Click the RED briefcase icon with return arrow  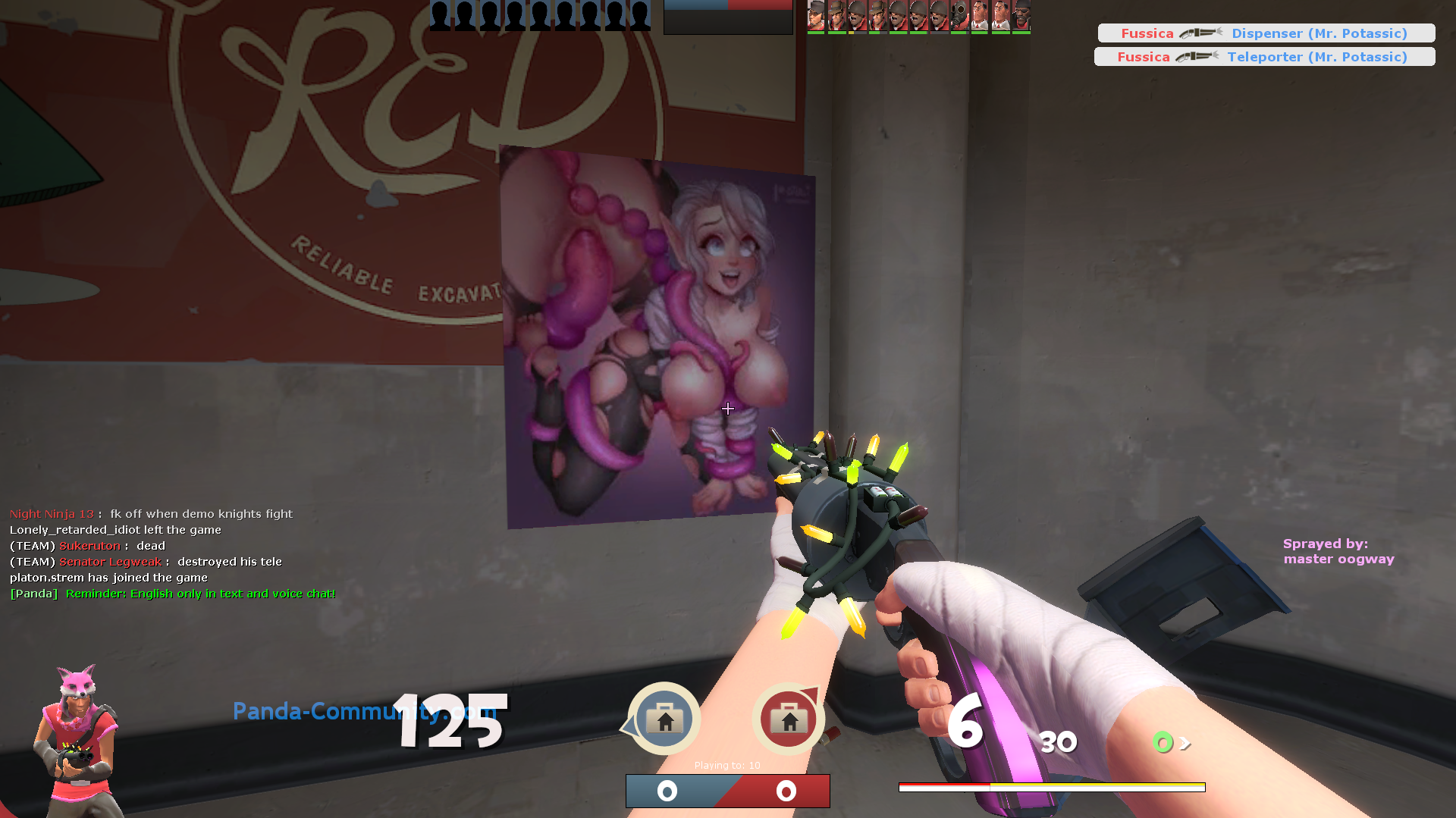pyautogui.click(x=789, y=717)
